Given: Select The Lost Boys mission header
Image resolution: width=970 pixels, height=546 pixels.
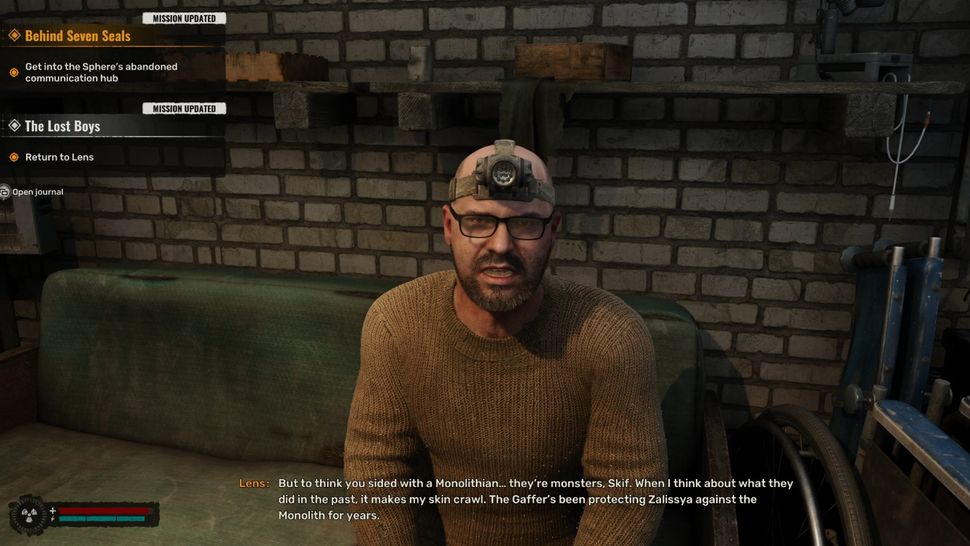Looking at the screenshot, I should [62, 126].
